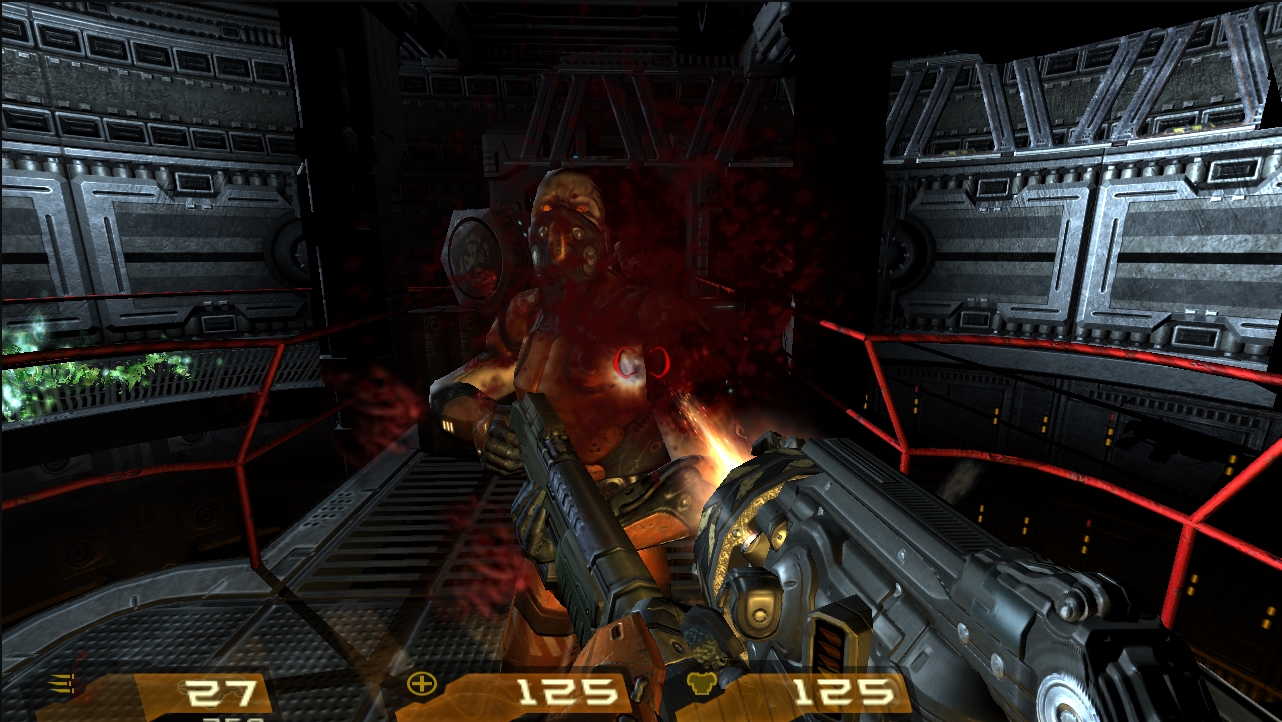Image resolution: width=1282 pixels, height=722 pixels.
Task: Click the armor vest icon on the HUD
Action: (x=703, y=682)
